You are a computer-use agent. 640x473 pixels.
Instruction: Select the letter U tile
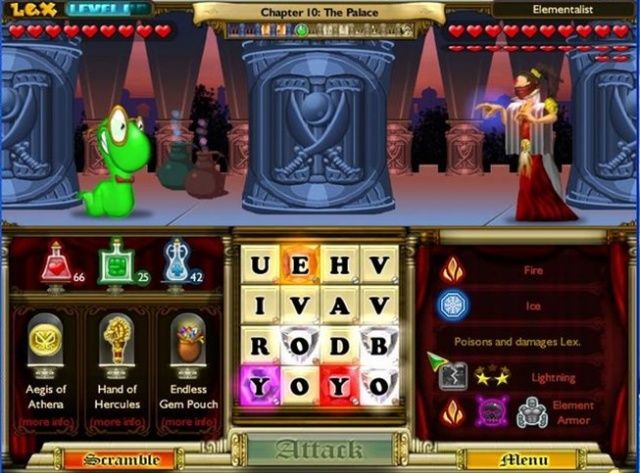click(x=260, y=265)
